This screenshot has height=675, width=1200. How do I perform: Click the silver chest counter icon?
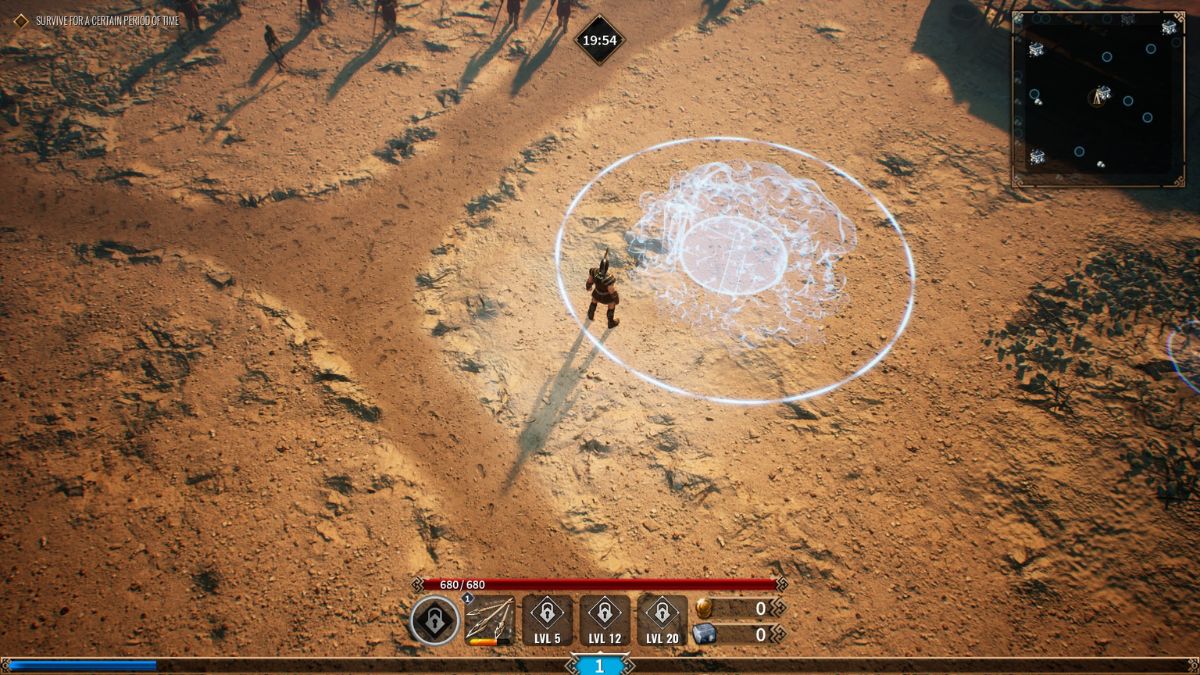704,634
